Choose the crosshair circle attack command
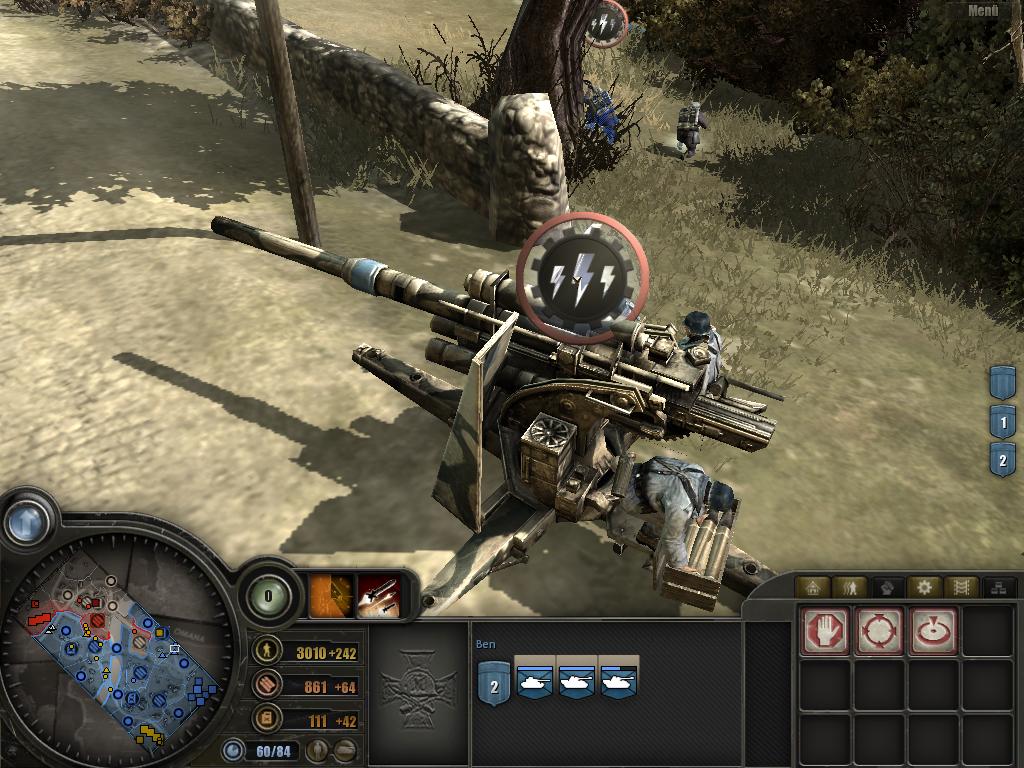Screen dimensions: 1024x768 (x=879, y=631)
